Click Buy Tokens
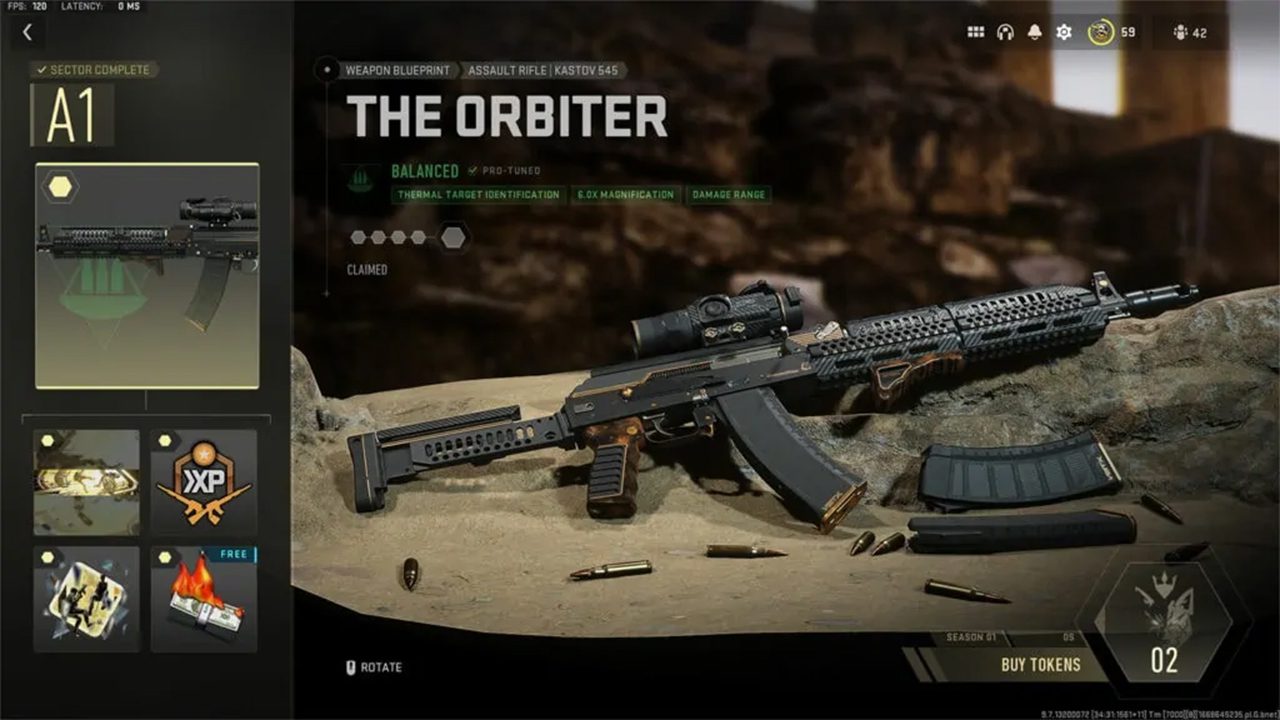 coord(1040,664)
